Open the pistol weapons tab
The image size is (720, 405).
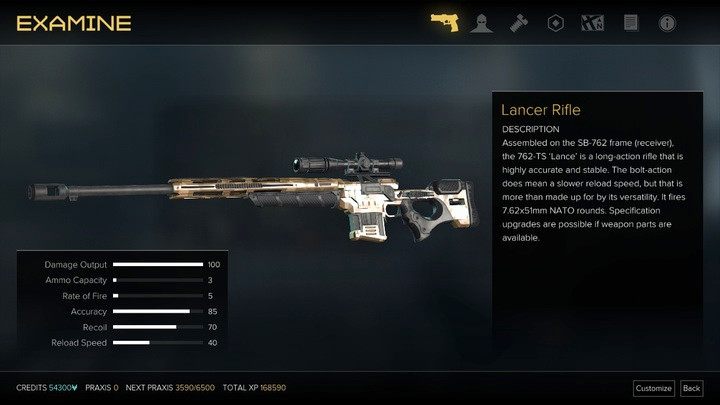click(x=444, y=22)
